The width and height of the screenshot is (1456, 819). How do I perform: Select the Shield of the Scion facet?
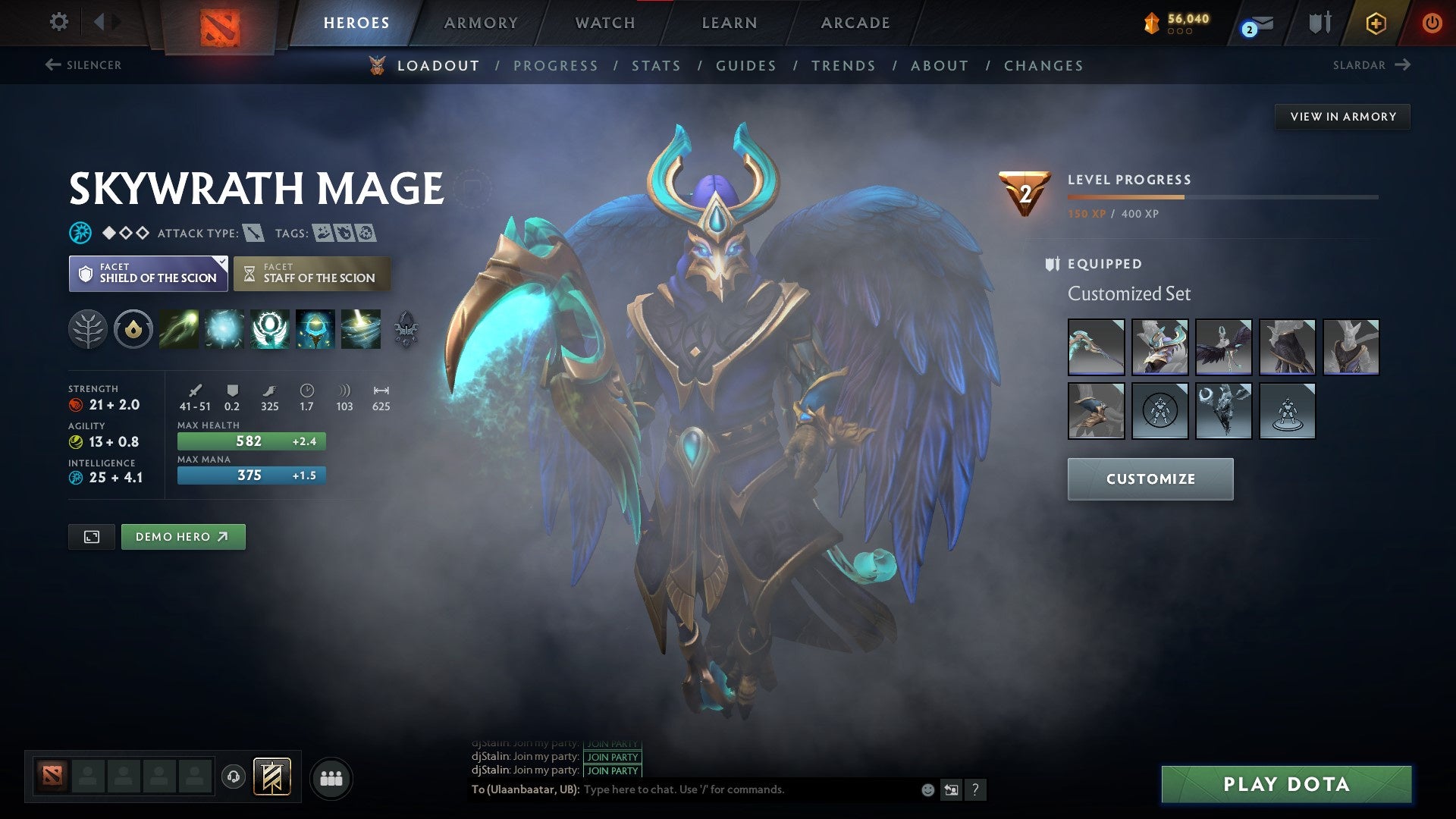pyautogui.click(x=148, y=273)
